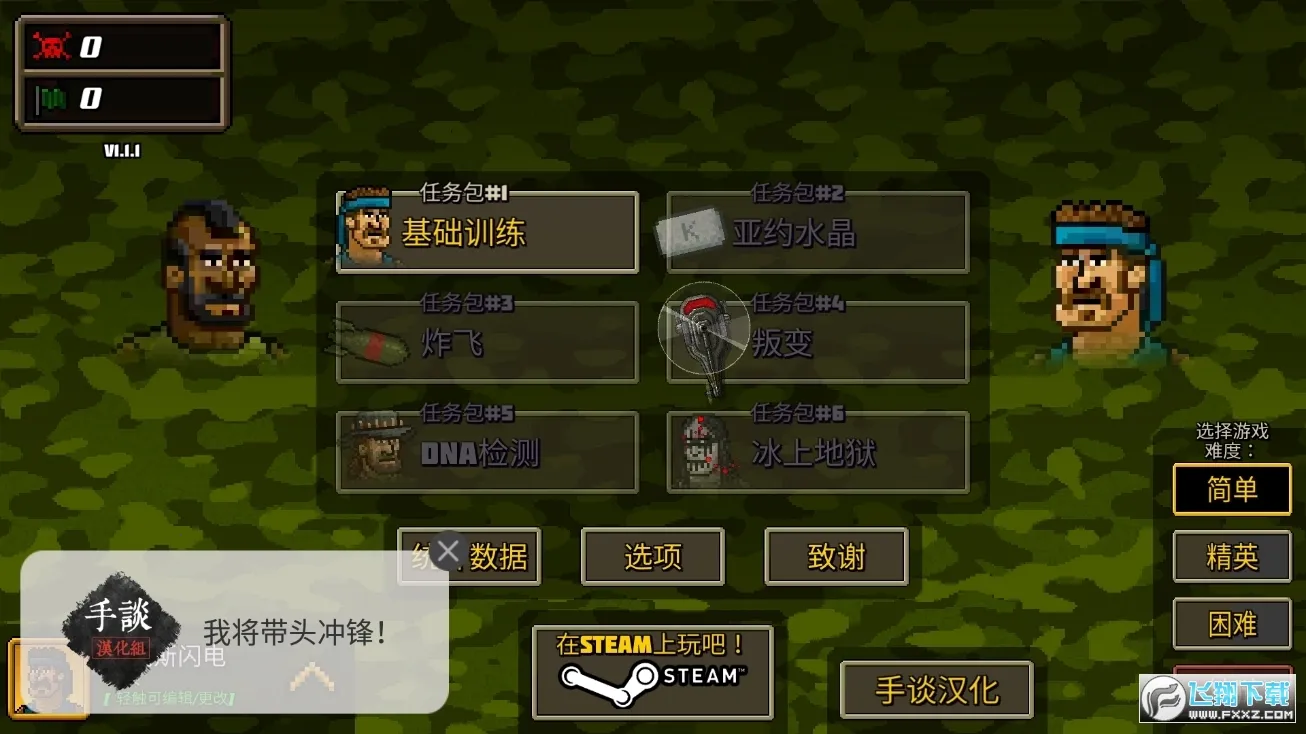Click the 在STEAM上玩吧 link
This screenshot has width=1306, height=734.
651,670
